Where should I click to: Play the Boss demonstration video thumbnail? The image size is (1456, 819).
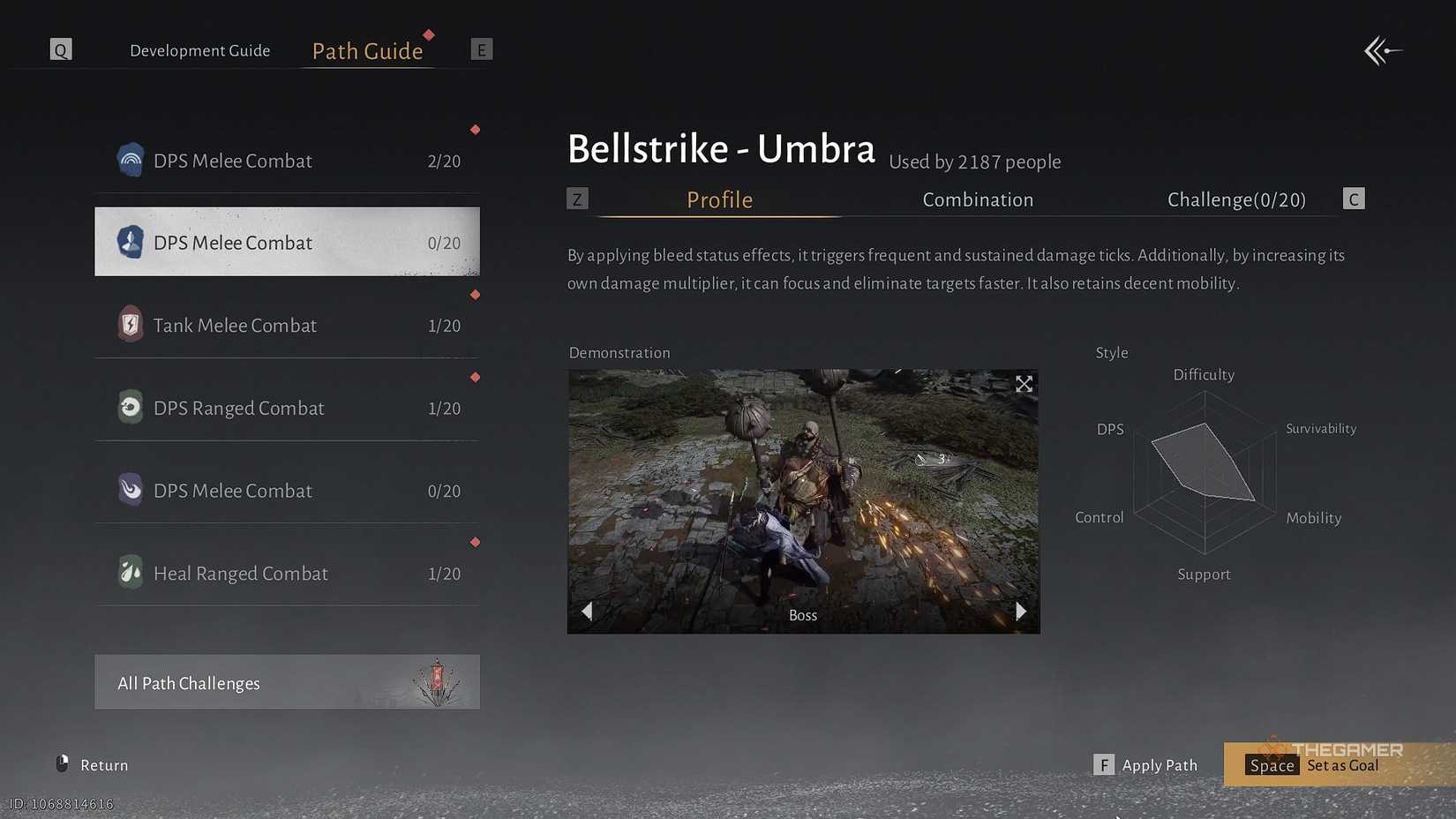803,500
